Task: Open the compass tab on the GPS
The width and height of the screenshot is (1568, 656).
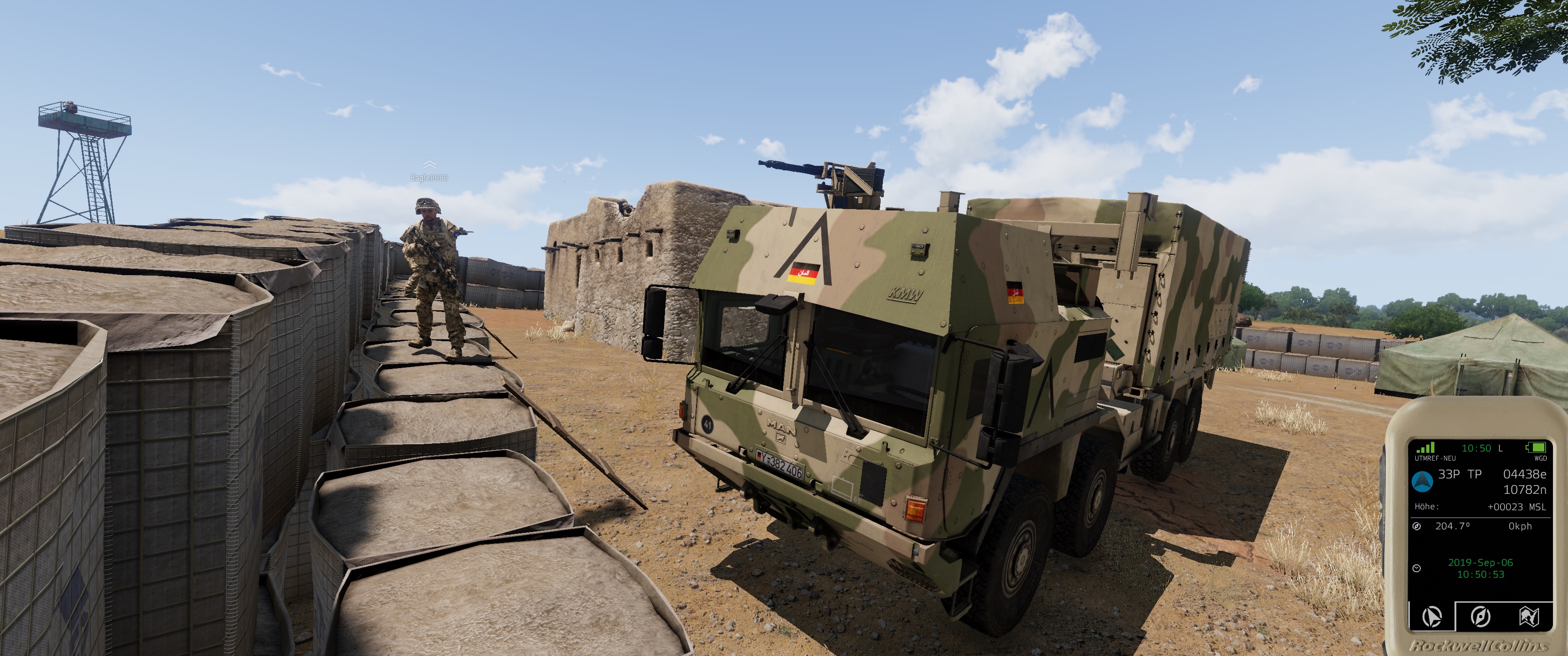Action: (x=1480, y=616)
